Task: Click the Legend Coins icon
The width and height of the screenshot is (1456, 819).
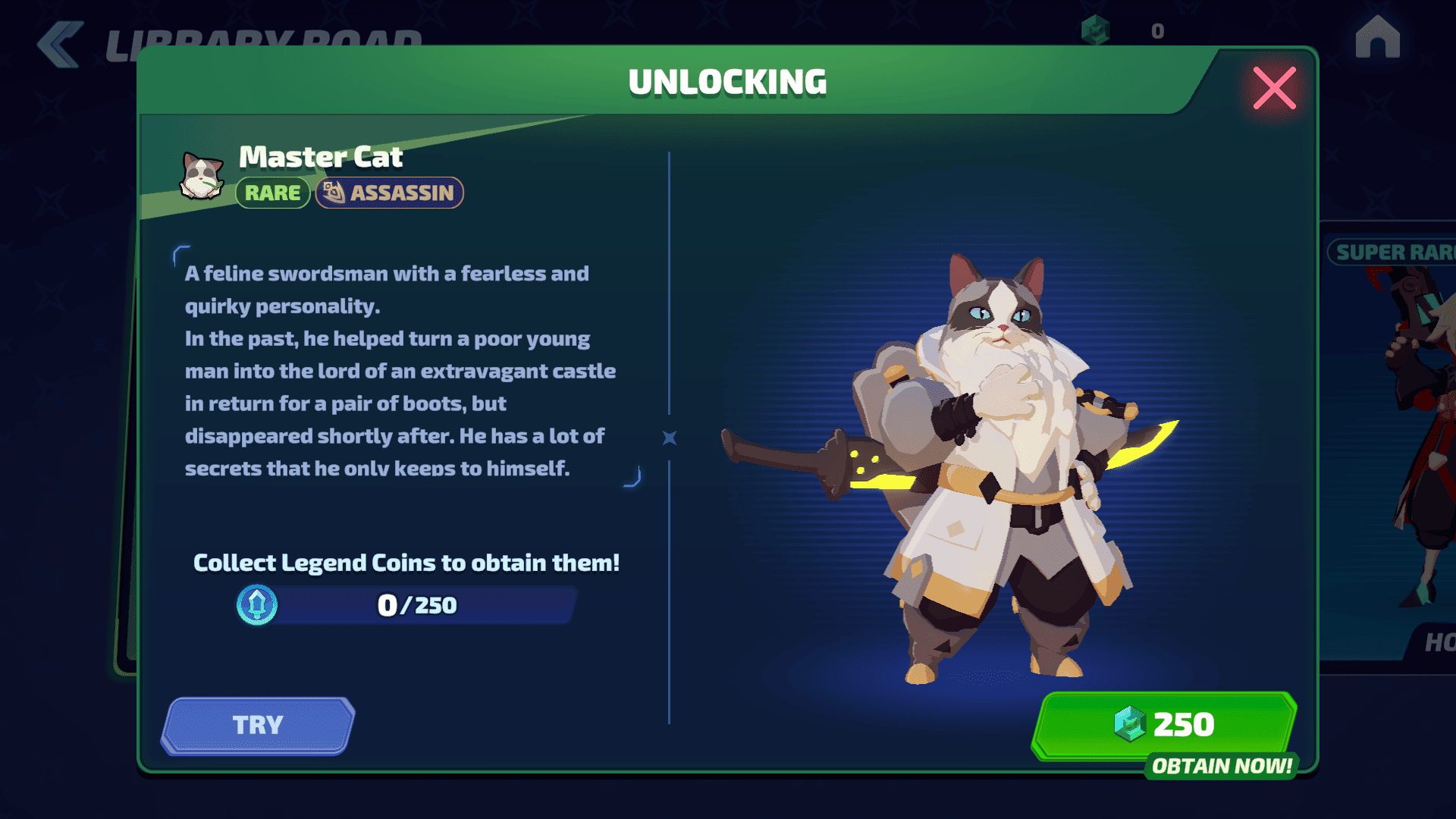Action: click(x=257, y=605)
